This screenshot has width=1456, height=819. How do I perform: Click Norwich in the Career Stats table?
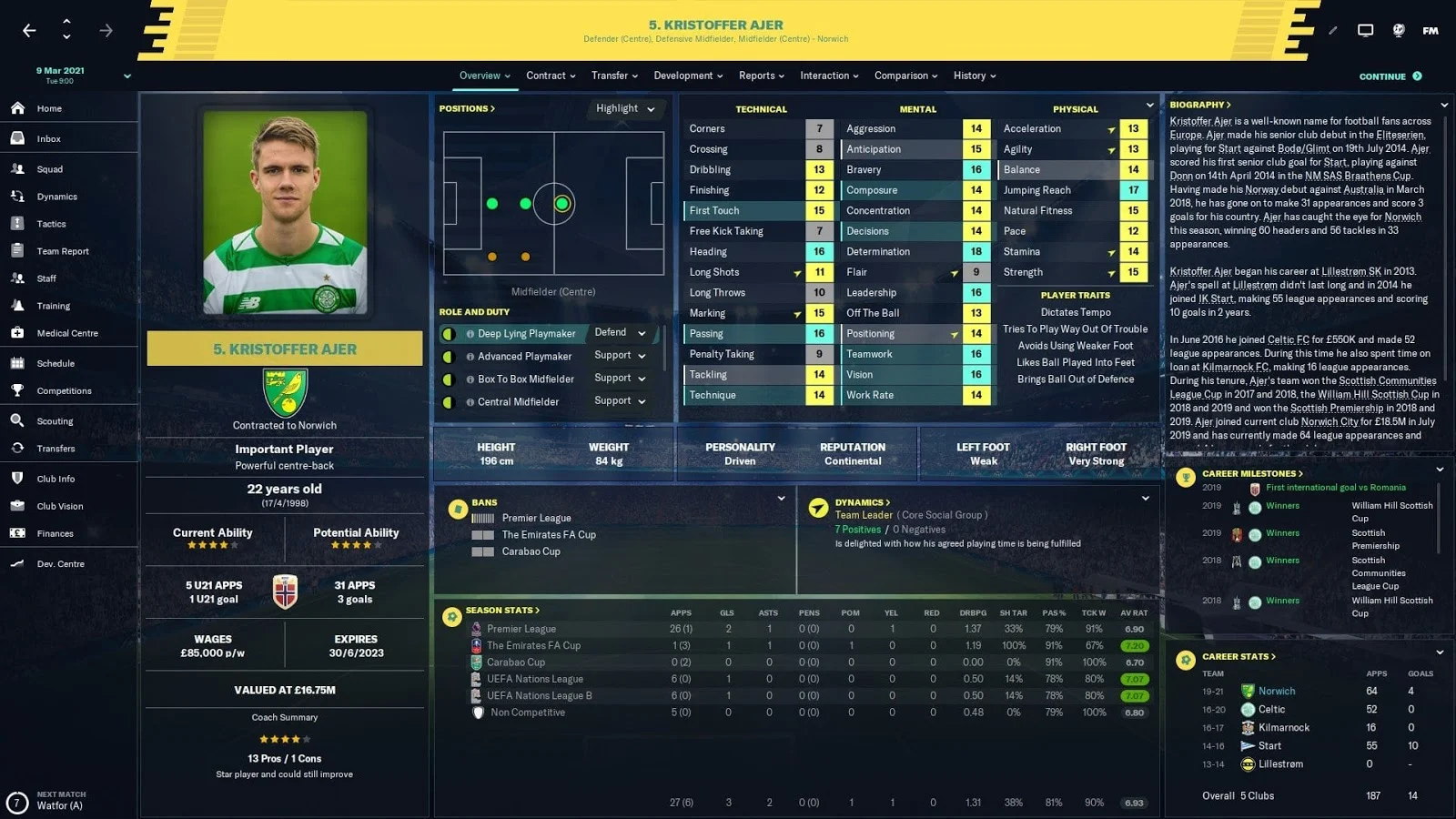coord(1278,691)
